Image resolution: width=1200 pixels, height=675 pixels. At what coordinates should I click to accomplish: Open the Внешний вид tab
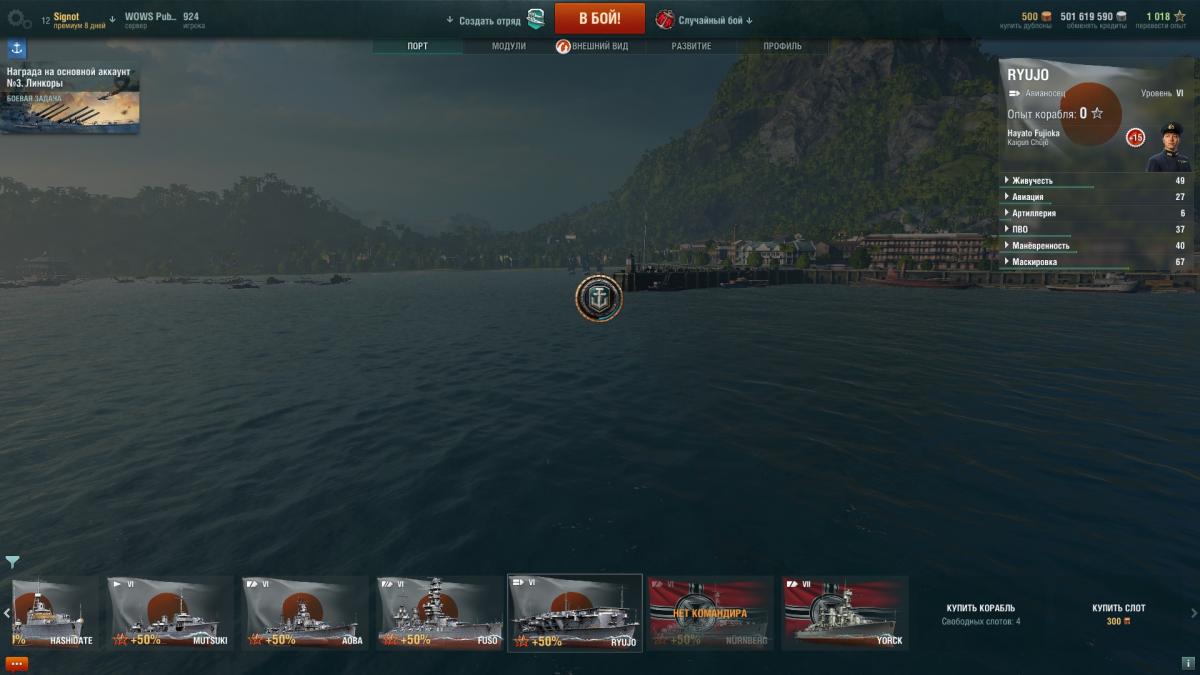[x=599, y=46]
